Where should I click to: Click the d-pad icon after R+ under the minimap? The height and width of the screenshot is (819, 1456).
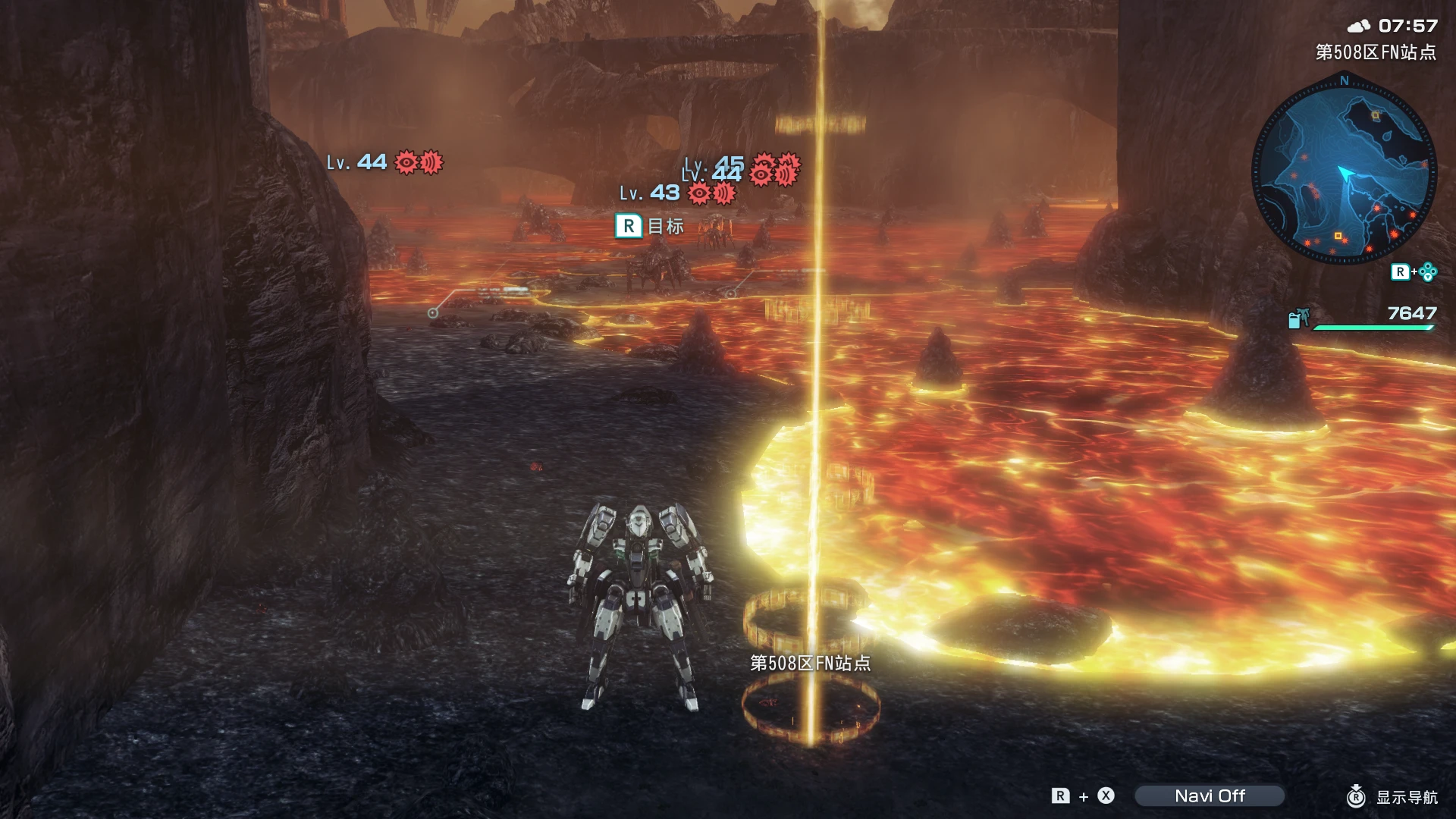pos(1429,273)
